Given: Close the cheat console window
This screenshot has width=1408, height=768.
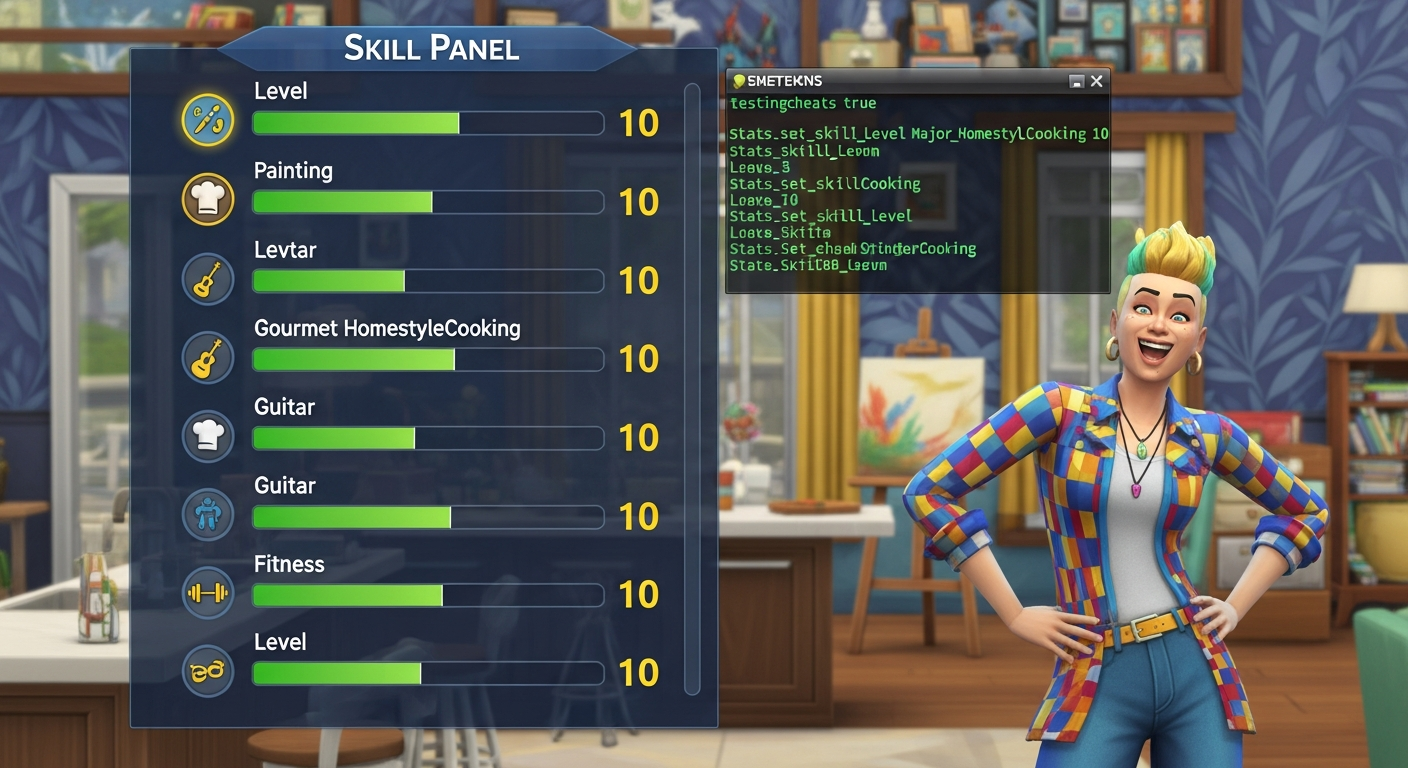Looking at the screenshot, I should [1096, 81].
